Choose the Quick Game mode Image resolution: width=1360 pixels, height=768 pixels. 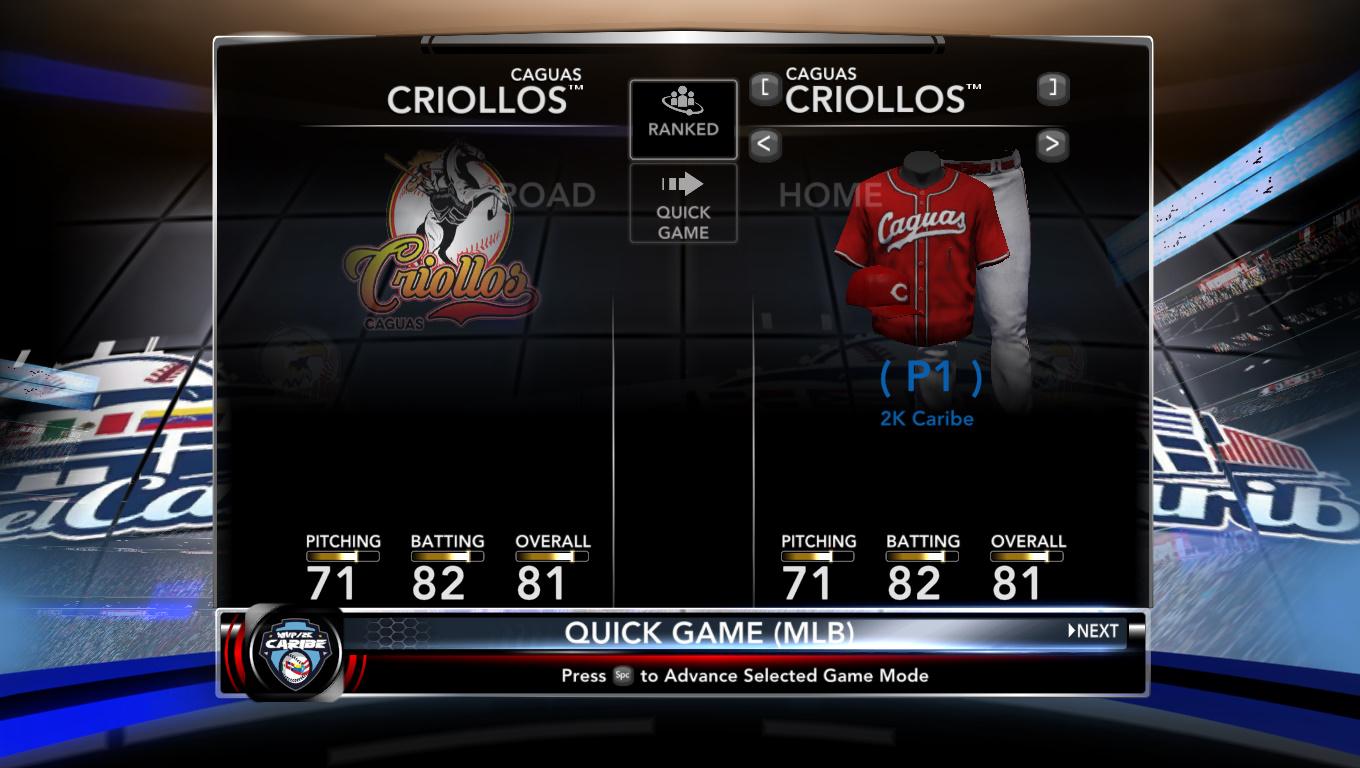coord(683,204)
